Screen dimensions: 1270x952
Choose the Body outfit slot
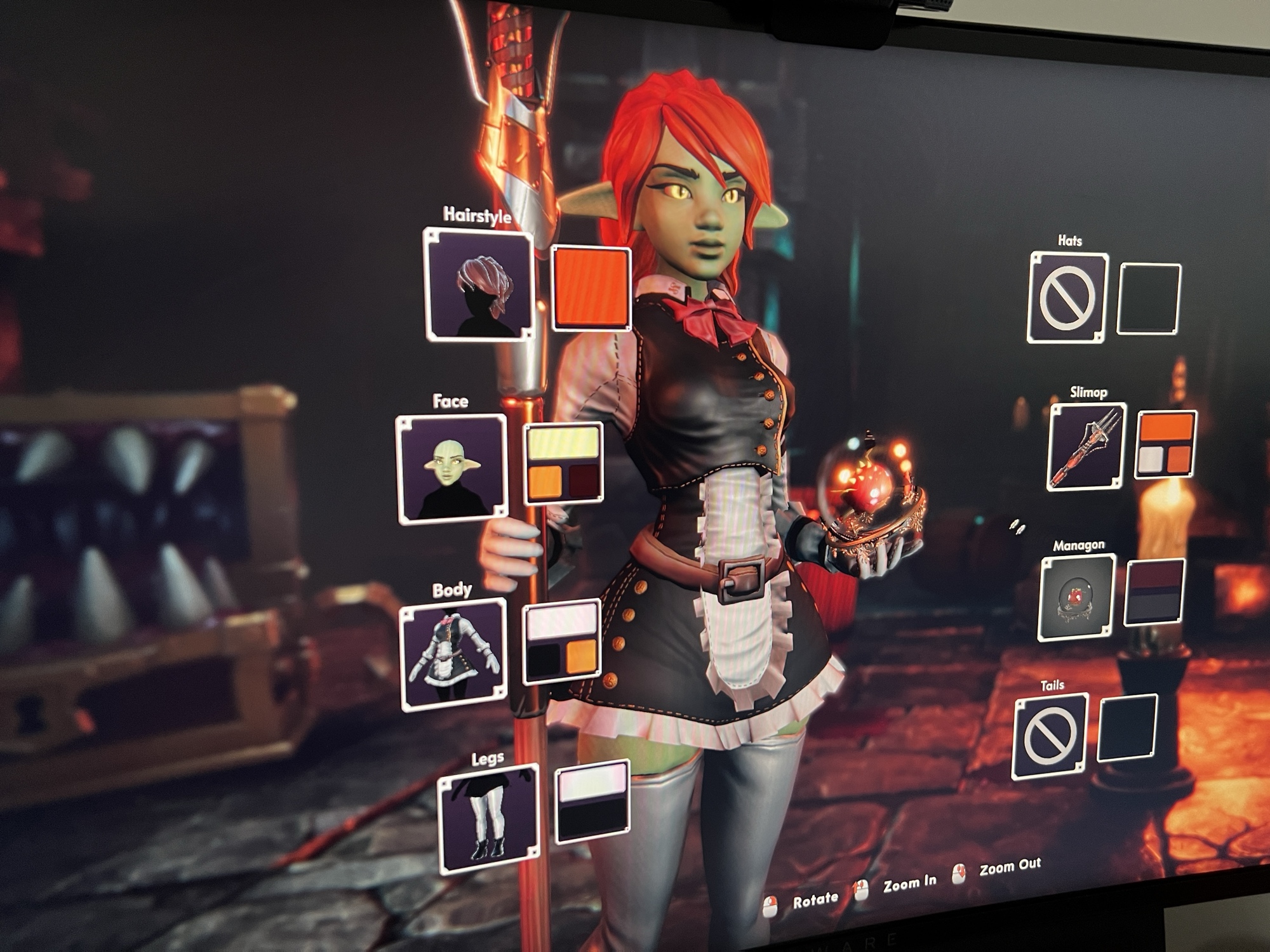tap(454, 654)
